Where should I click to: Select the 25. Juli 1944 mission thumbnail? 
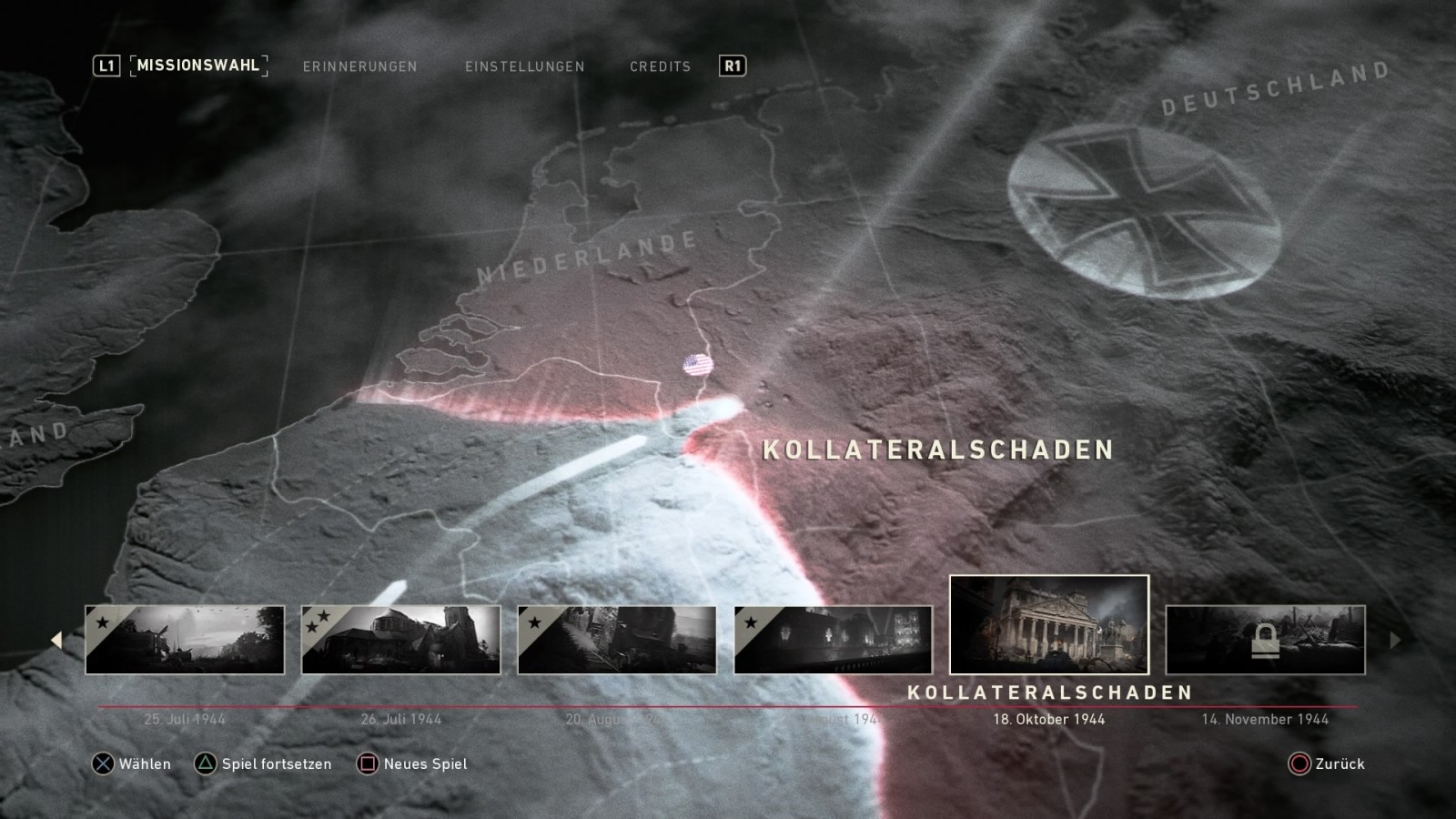click(x=185, y=640)
